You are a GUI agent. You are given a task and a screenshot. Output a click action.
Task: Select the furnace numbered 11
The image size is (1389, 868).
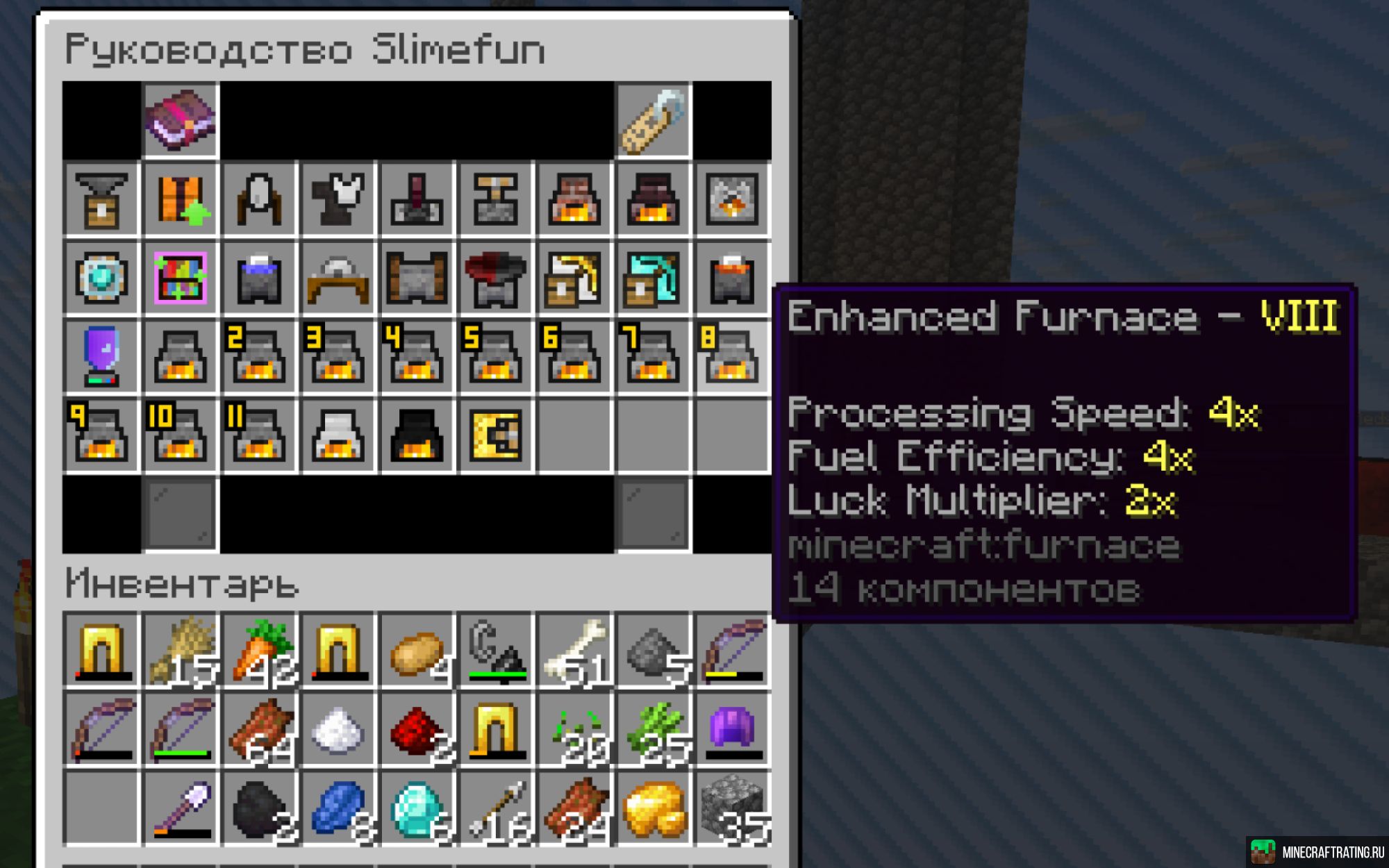pyautogui.click(x=259, y=435)
